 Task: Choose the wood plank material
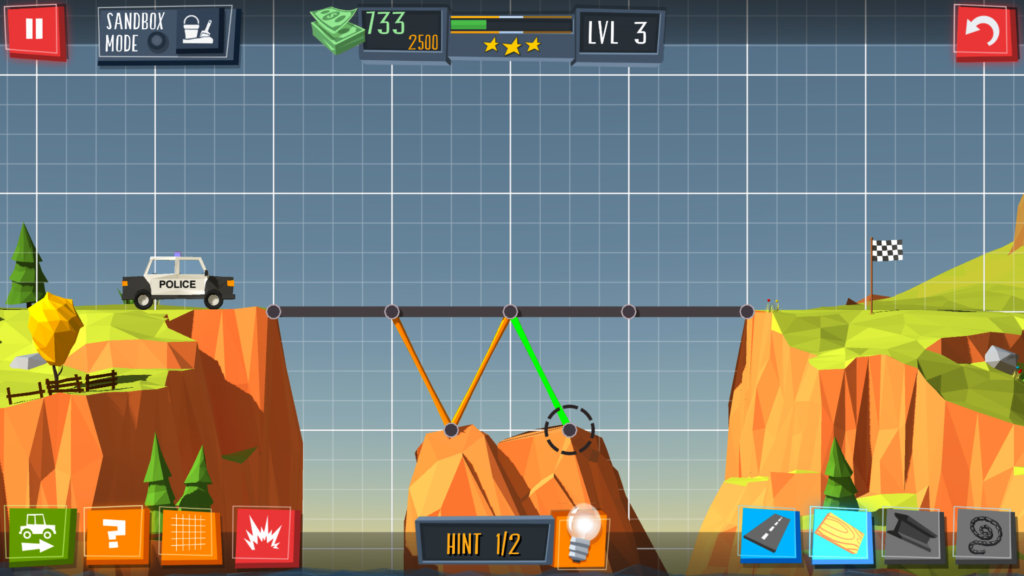coord(840,535)
